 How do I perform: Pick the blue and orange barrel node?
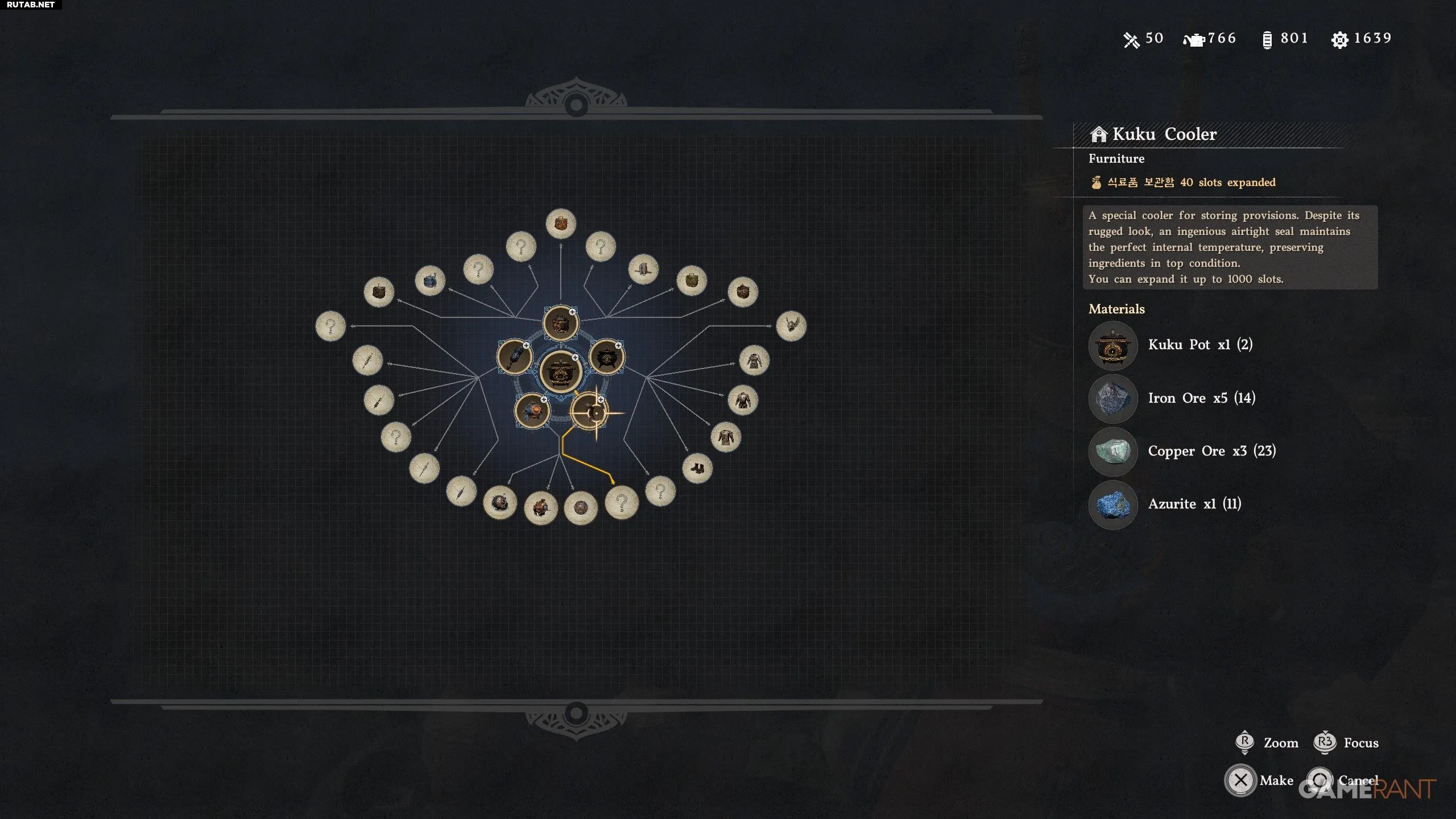pos(532,410)
